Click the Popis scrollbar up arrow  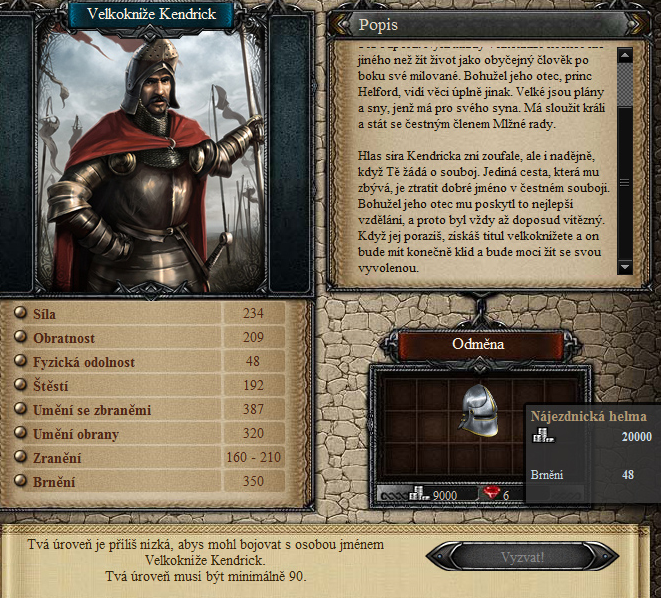624,56
